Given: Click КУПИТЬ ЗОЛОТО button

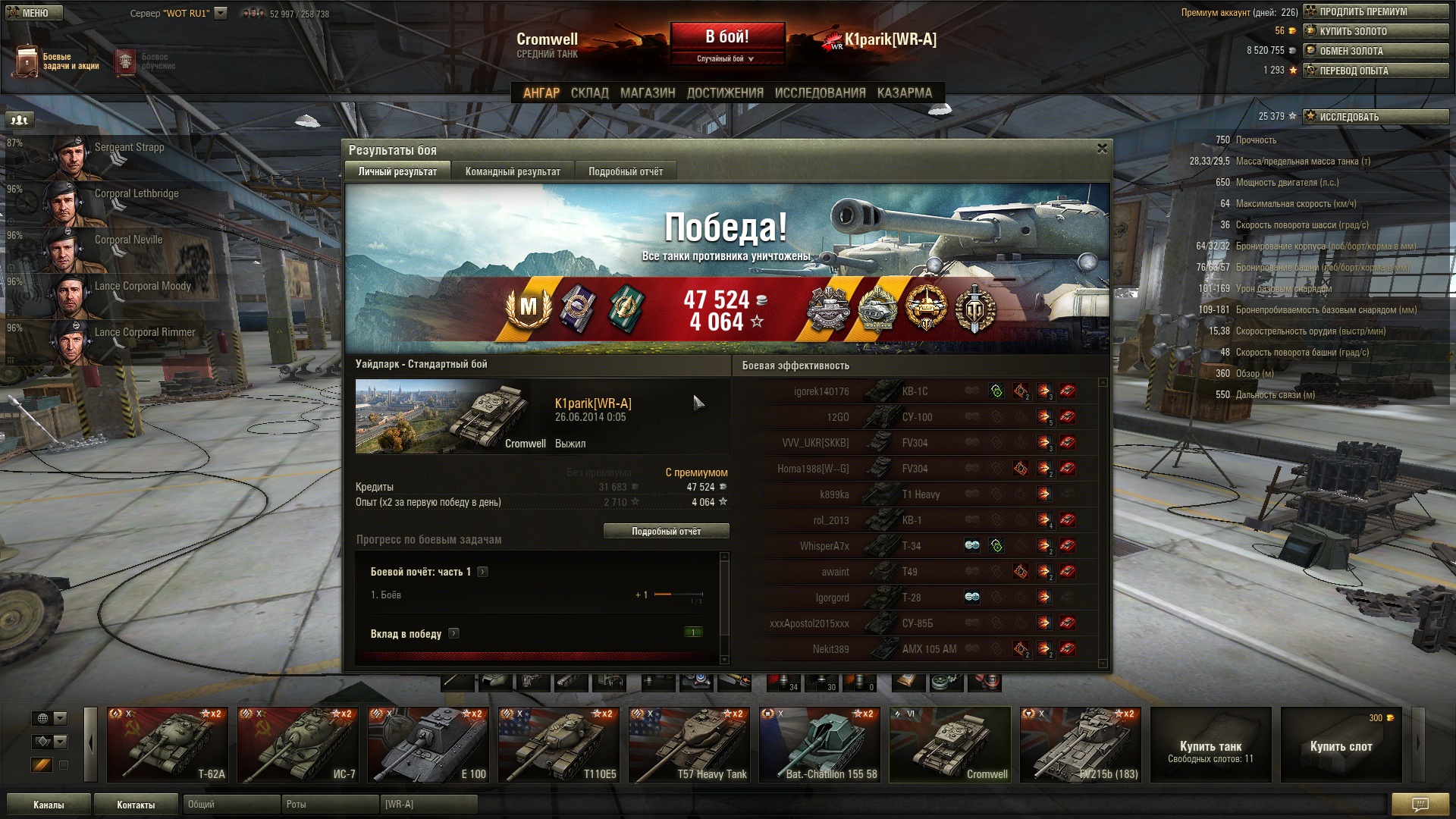Looking at the screenshot, I should click(x=1376, y=31).
